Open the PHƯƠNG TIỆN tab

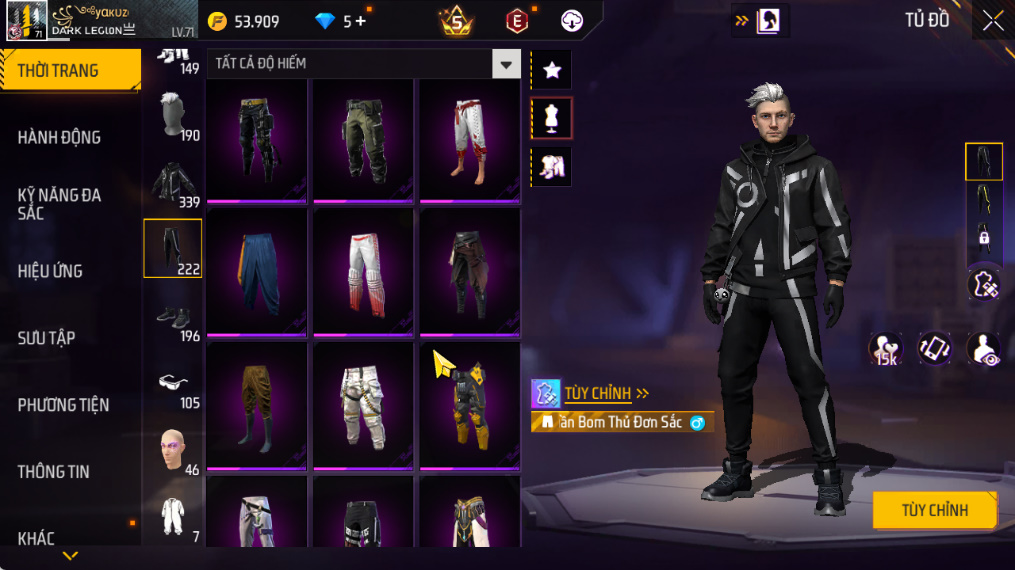(x=63, y=405)
